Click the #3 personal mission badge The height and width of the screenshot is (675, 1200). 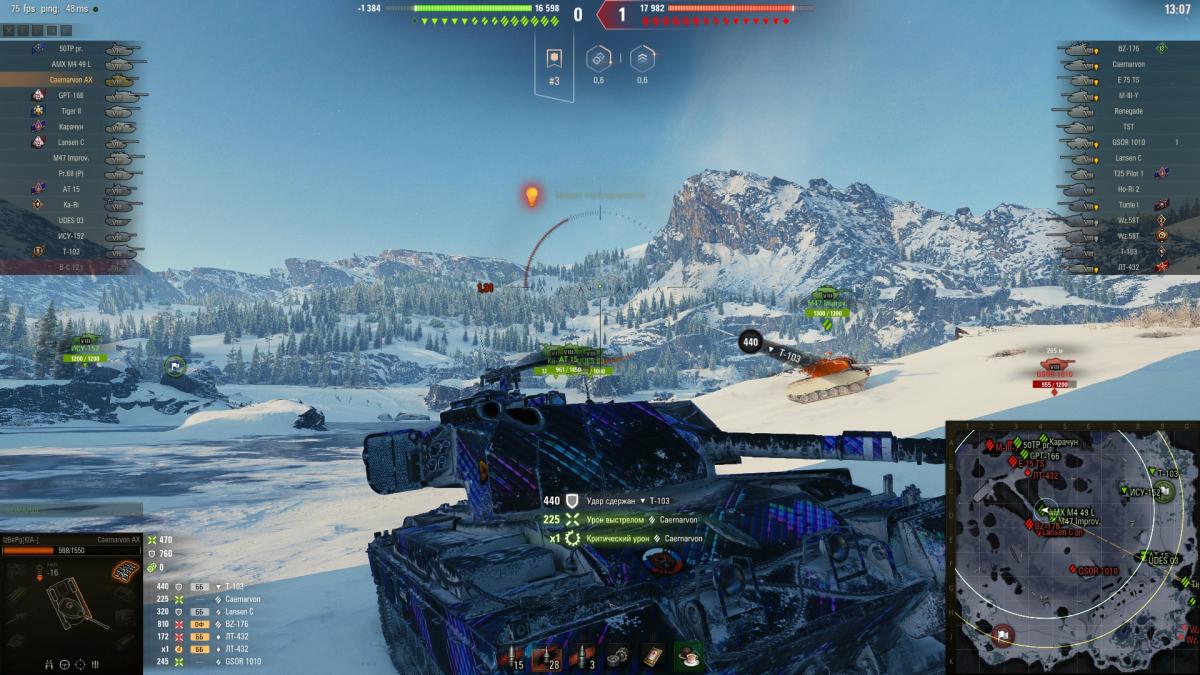(554, 62)
